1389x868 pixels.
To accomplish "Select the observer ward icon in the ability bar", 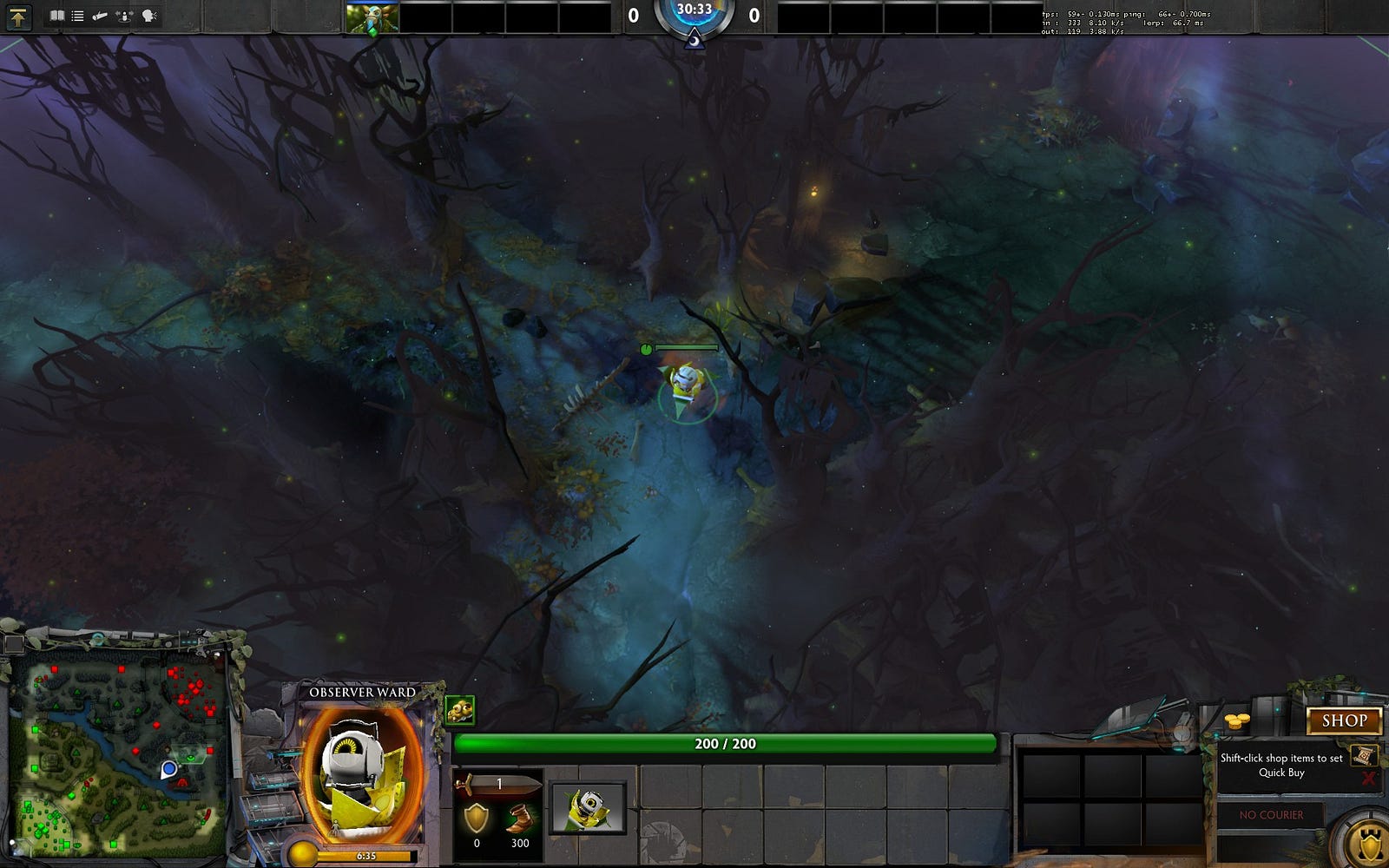I will (x=588, y=807).
